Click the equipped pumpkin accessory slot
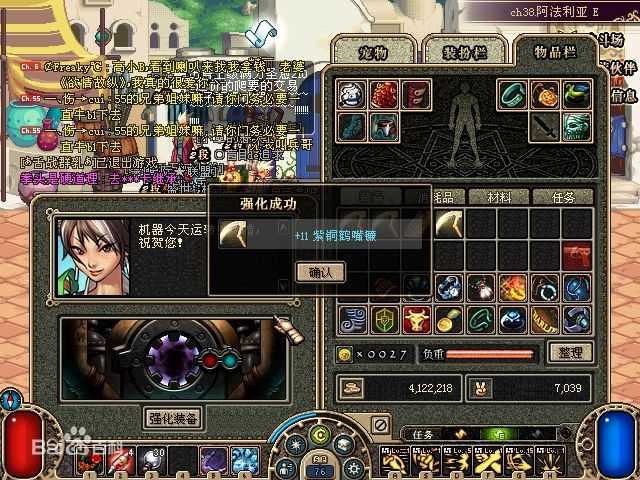The height and width of the screenshot is (480, 640). tap(545, 95)
